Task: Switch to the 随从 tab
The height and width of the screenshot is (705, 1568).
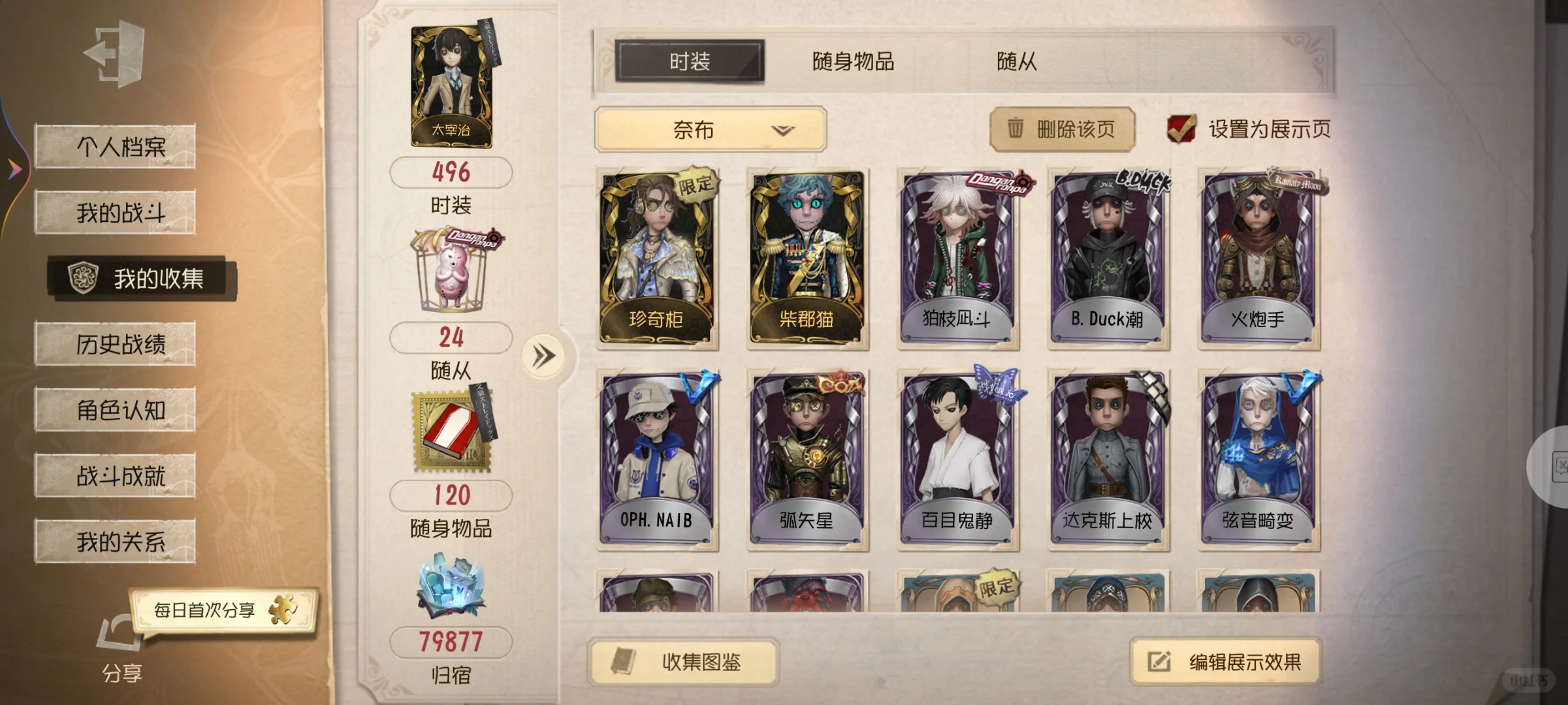Action: (1016, 62)
